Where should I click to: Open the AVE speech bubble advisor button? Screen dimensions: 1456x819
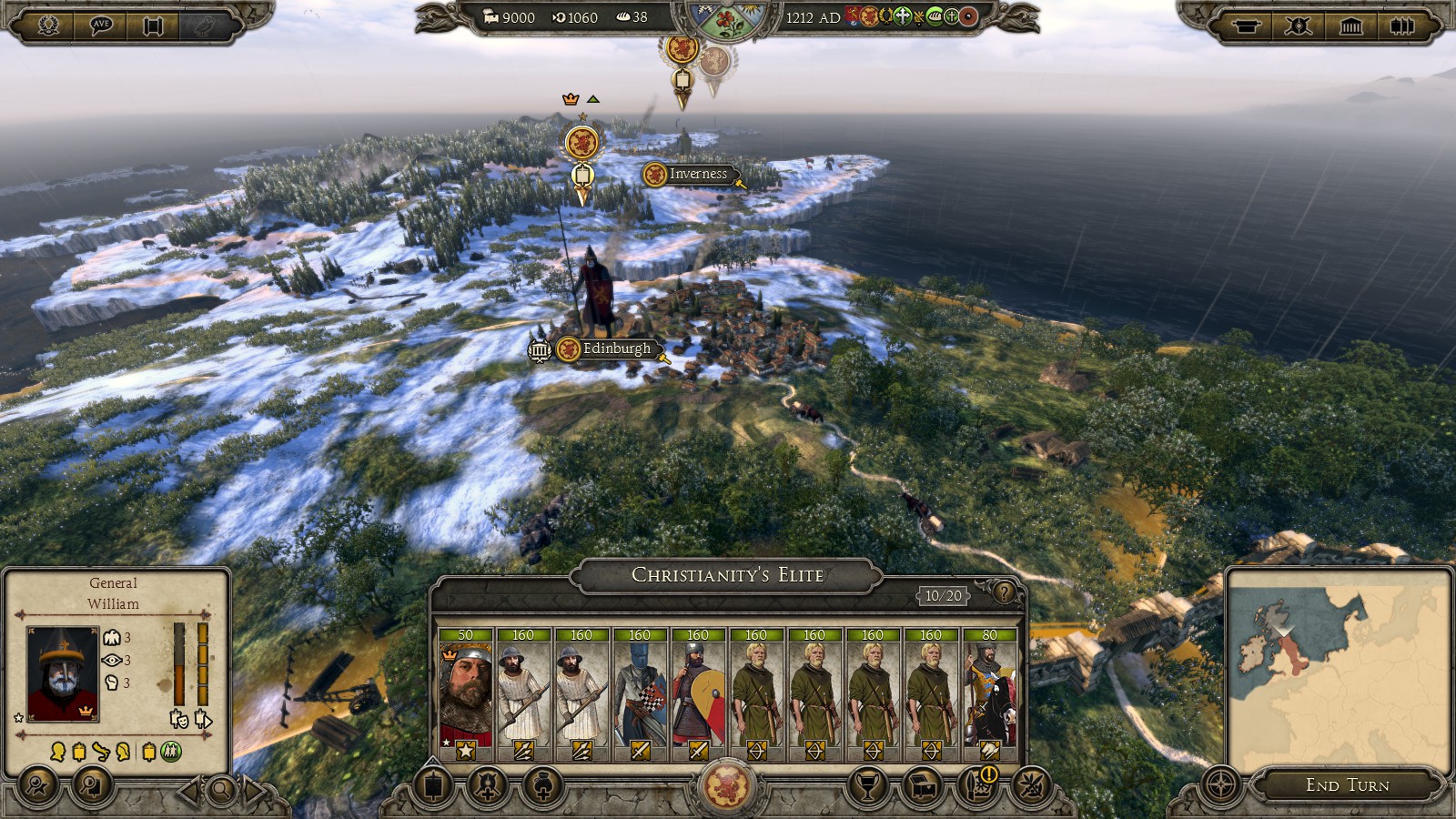(x=101, y=25)
